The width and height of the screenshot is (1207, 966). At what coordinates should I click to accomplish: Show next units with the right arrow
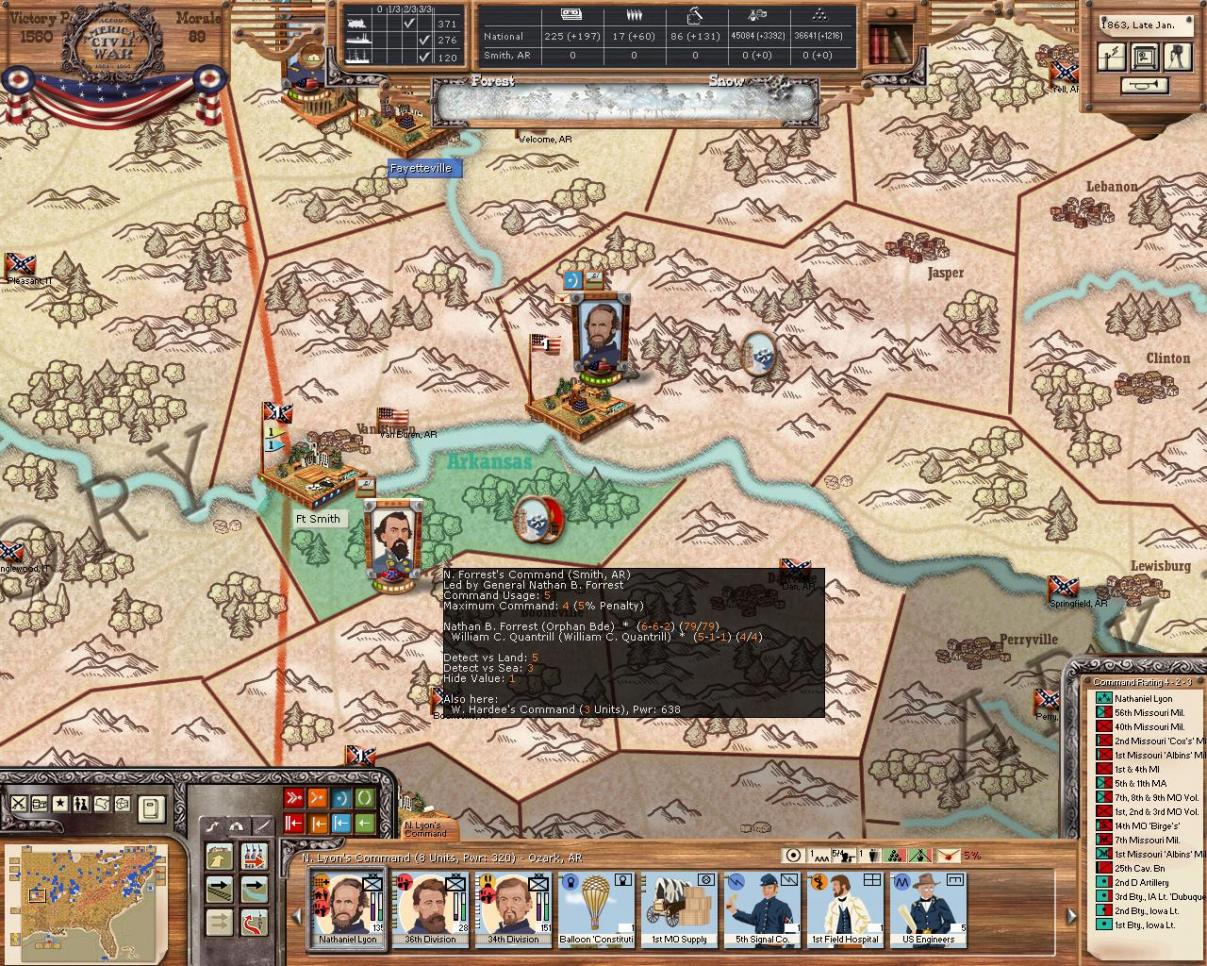pos(1071,915)
